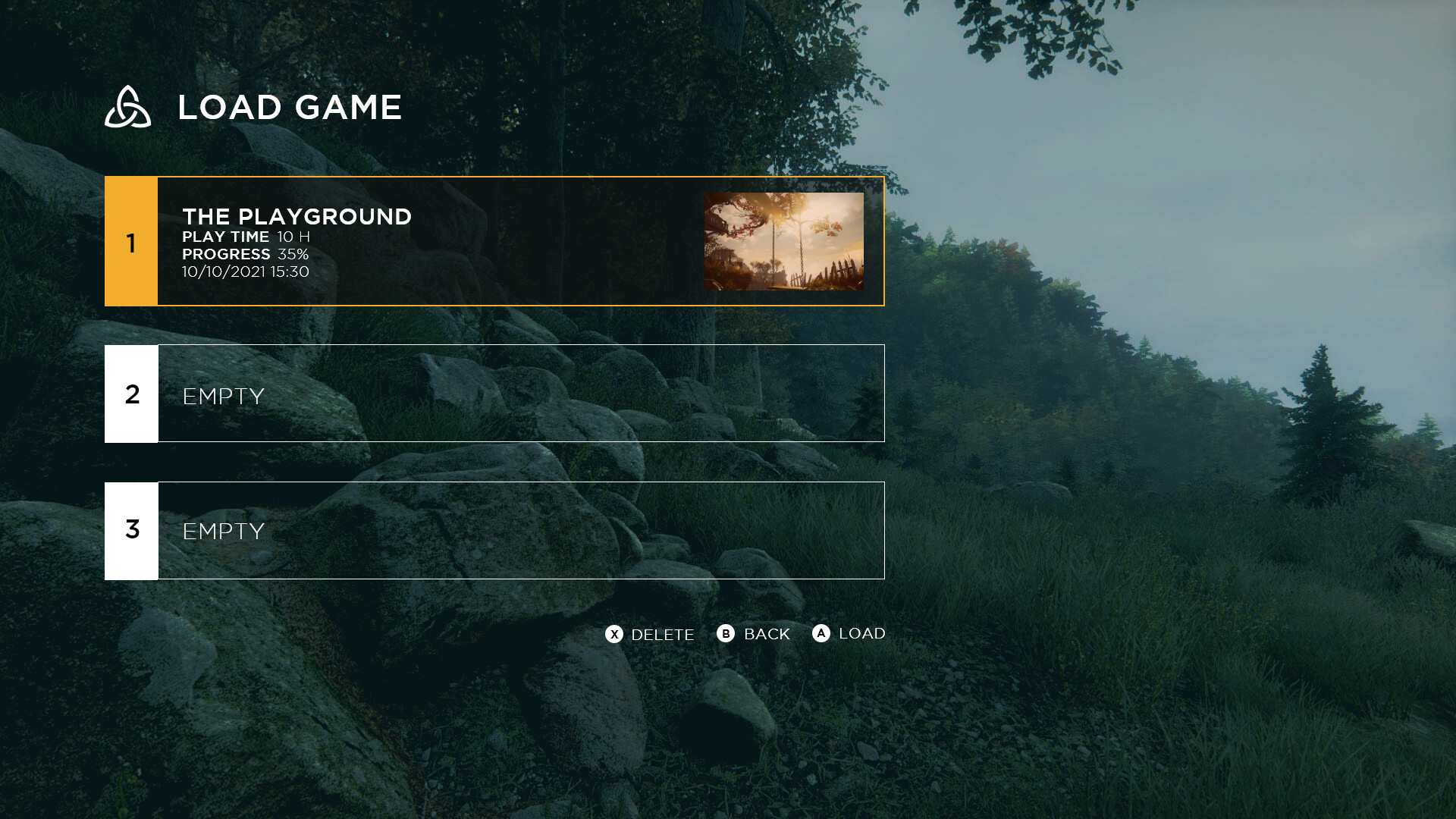
Task: Click the Playground swing thumbnail
Action: (x=784, y=241)
